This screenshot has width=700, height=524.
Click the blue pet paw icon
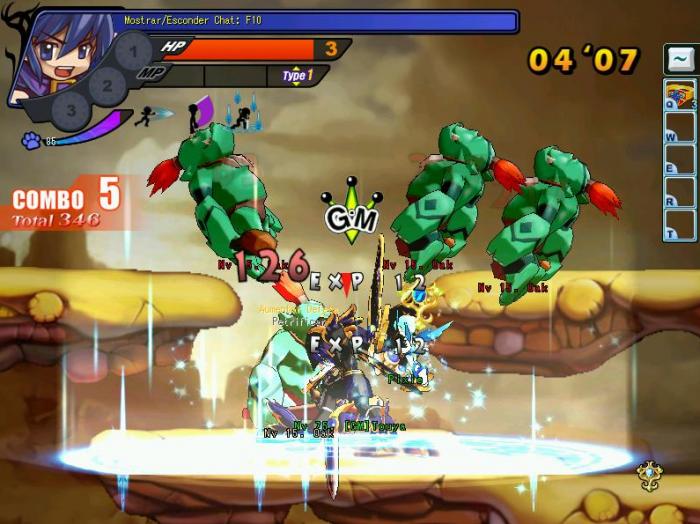(31, 141)
